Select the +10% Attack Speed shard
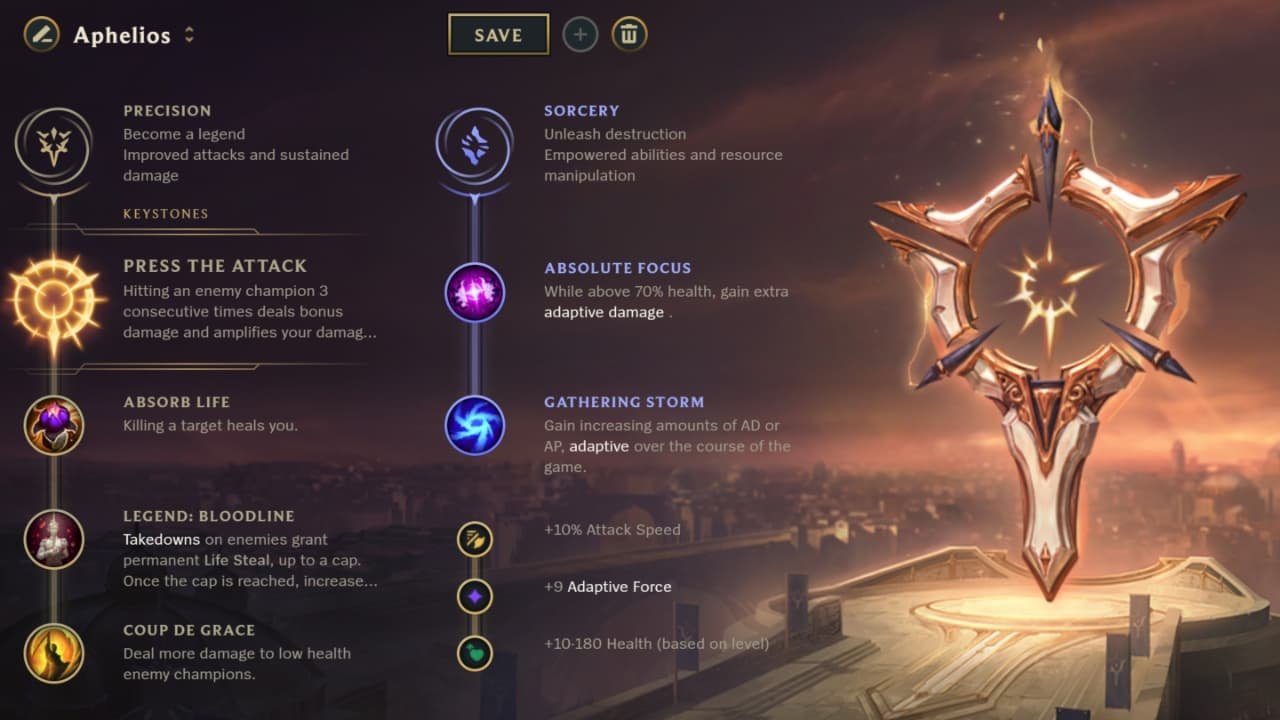The image size is (1280, 720). click(474, 539)
